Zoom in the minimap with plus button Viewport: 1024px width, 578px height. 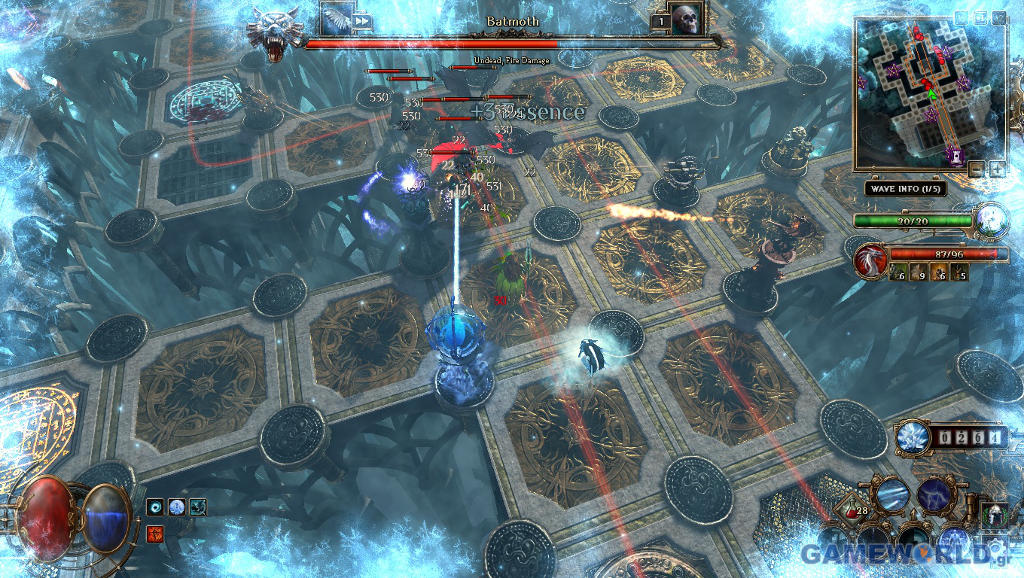click(x=997, y=169)
